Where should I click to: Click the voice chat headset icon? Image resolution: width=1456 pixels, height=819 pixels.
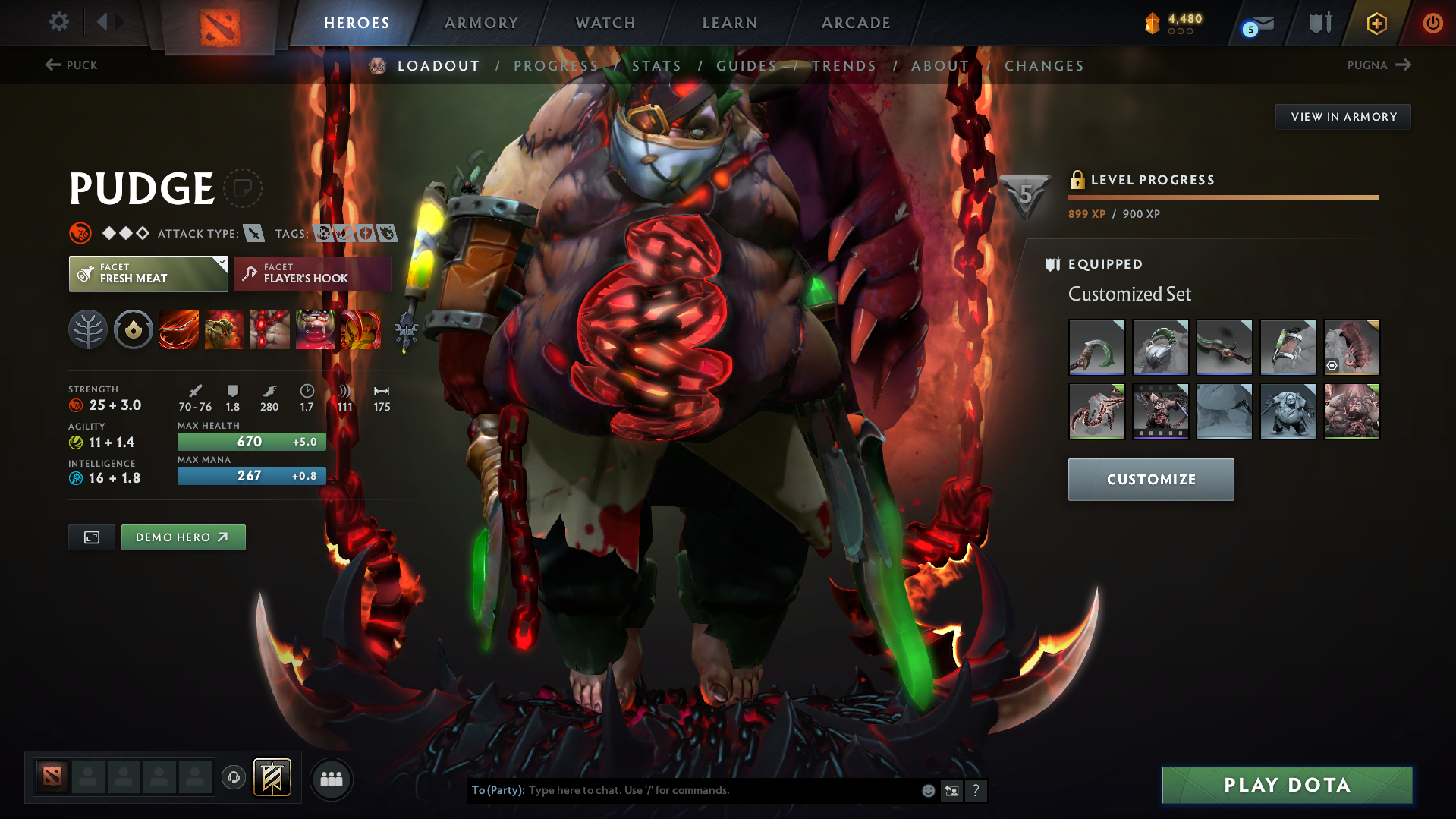(233, 779)
